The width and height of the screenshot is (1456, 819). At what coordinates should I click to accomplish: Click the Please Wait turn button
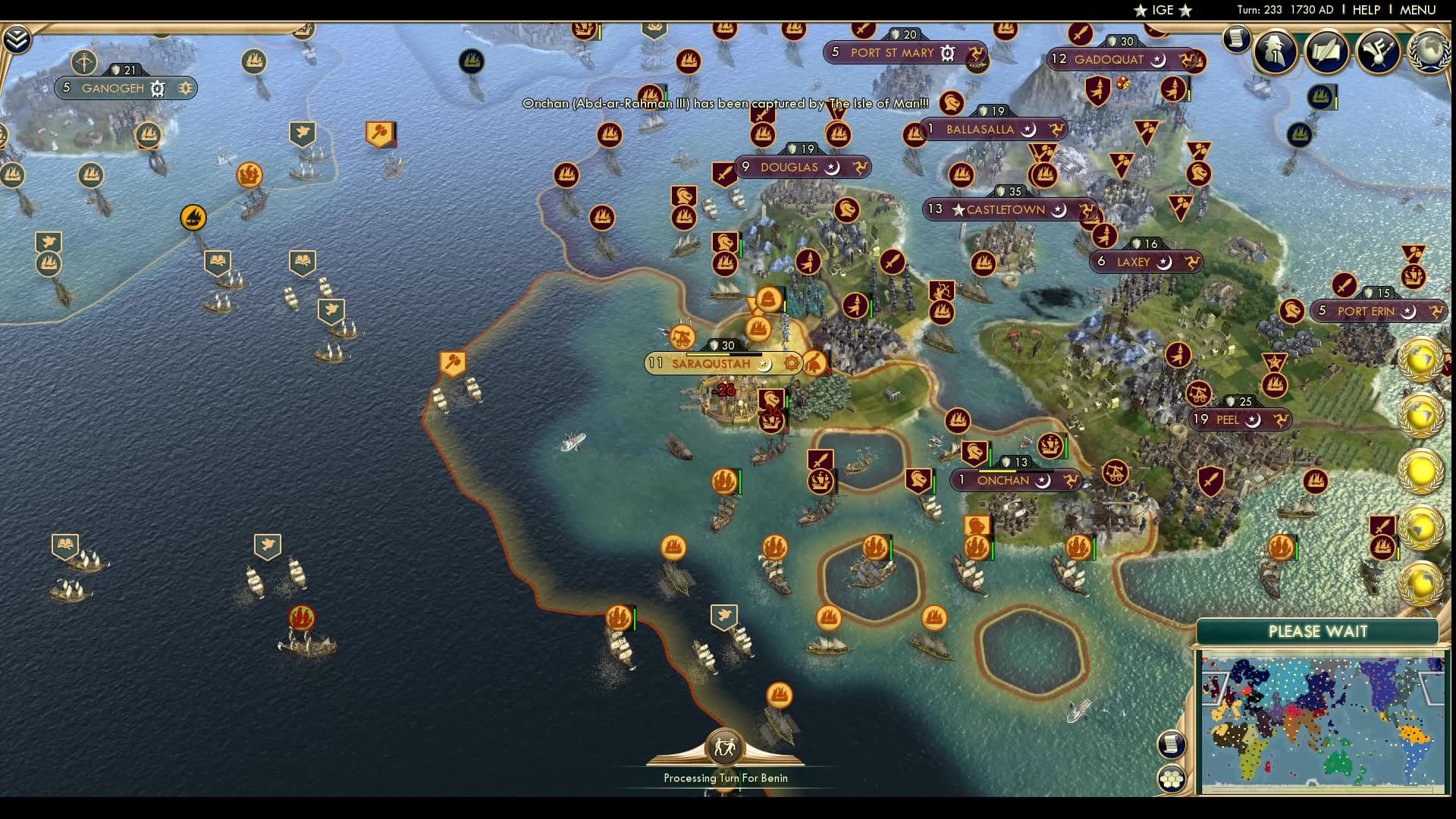point(1317,631)
